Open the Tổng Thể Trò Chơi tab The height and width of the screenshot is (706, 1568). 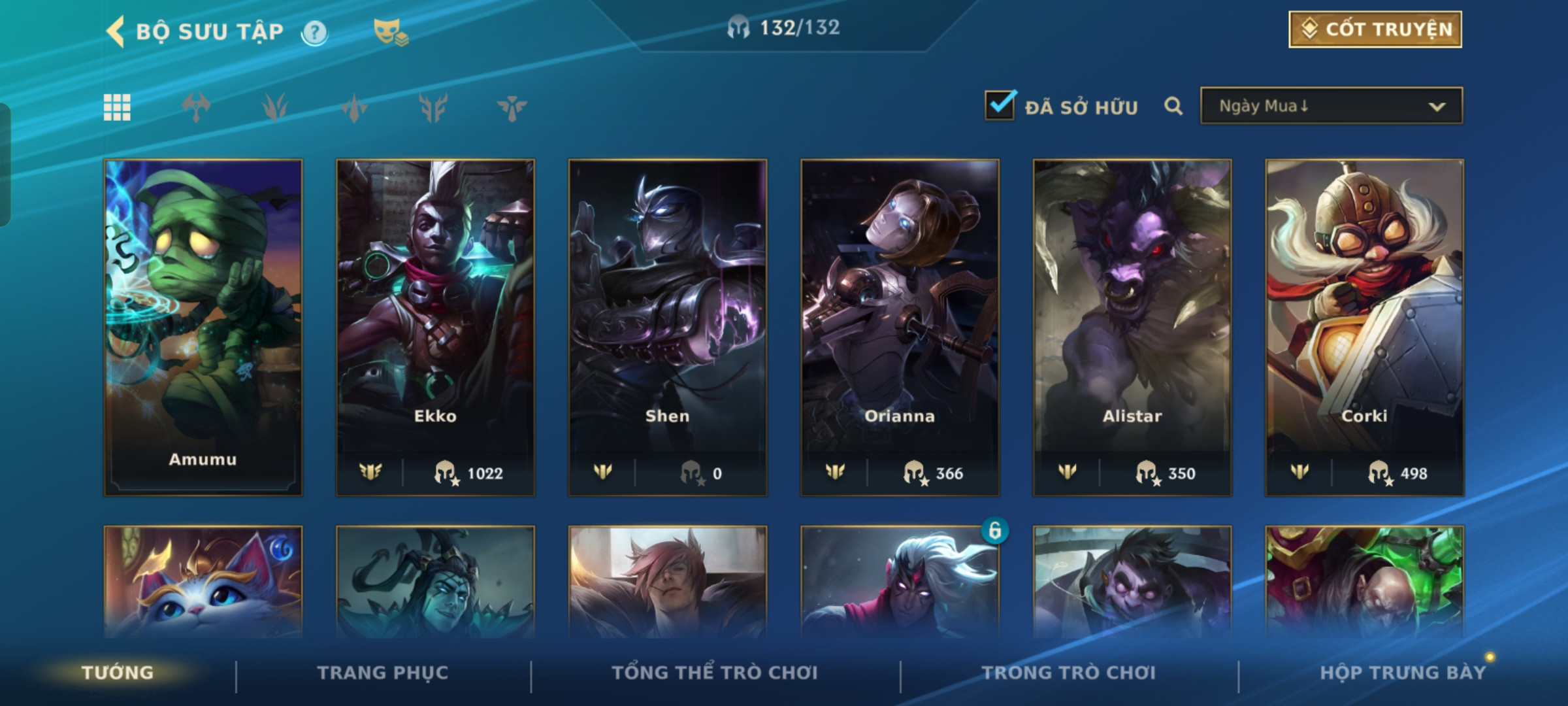pyautogui.click(x=714, y=673)
